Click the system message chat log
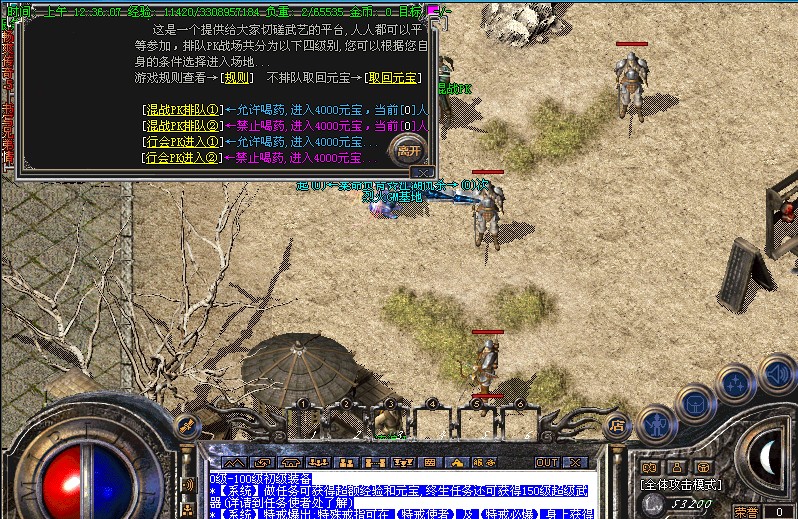This screenshot has width=798, height=519. (400, 495)
